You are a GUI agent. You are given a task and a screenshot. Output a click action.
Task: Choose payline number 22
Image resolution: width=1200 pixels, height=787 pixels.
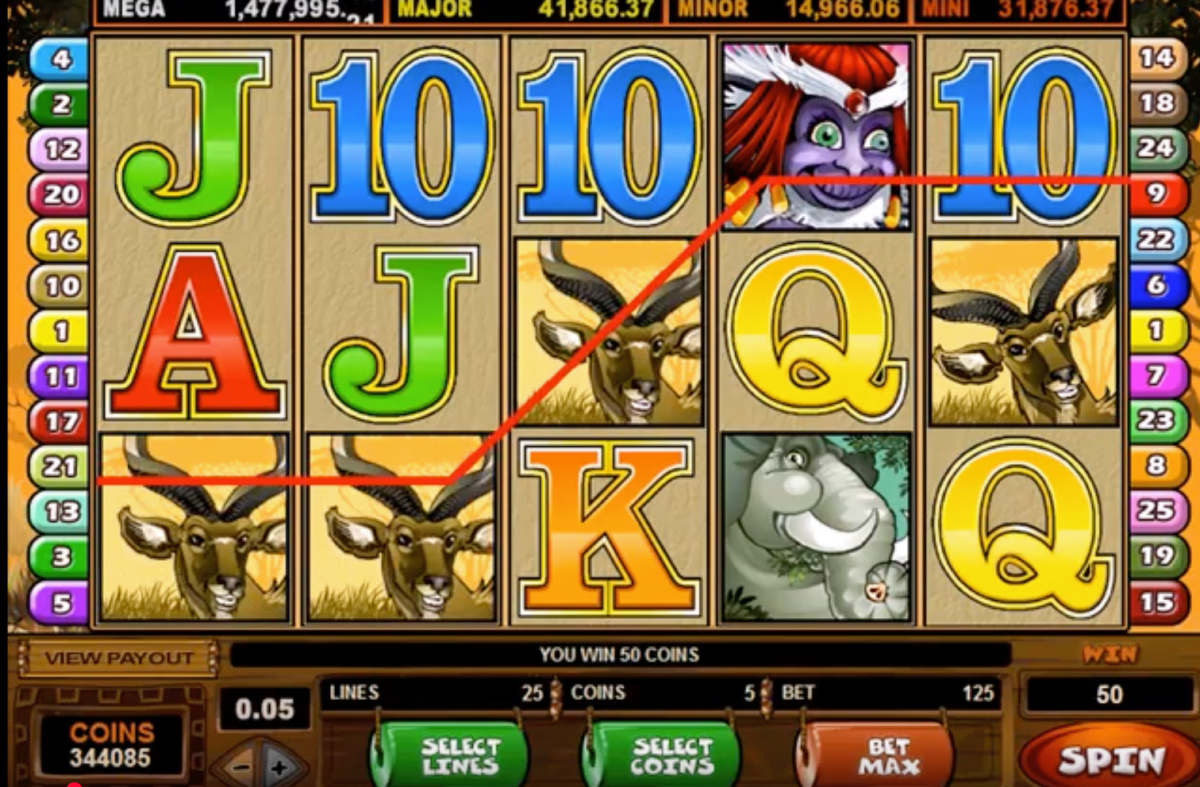1156,240
